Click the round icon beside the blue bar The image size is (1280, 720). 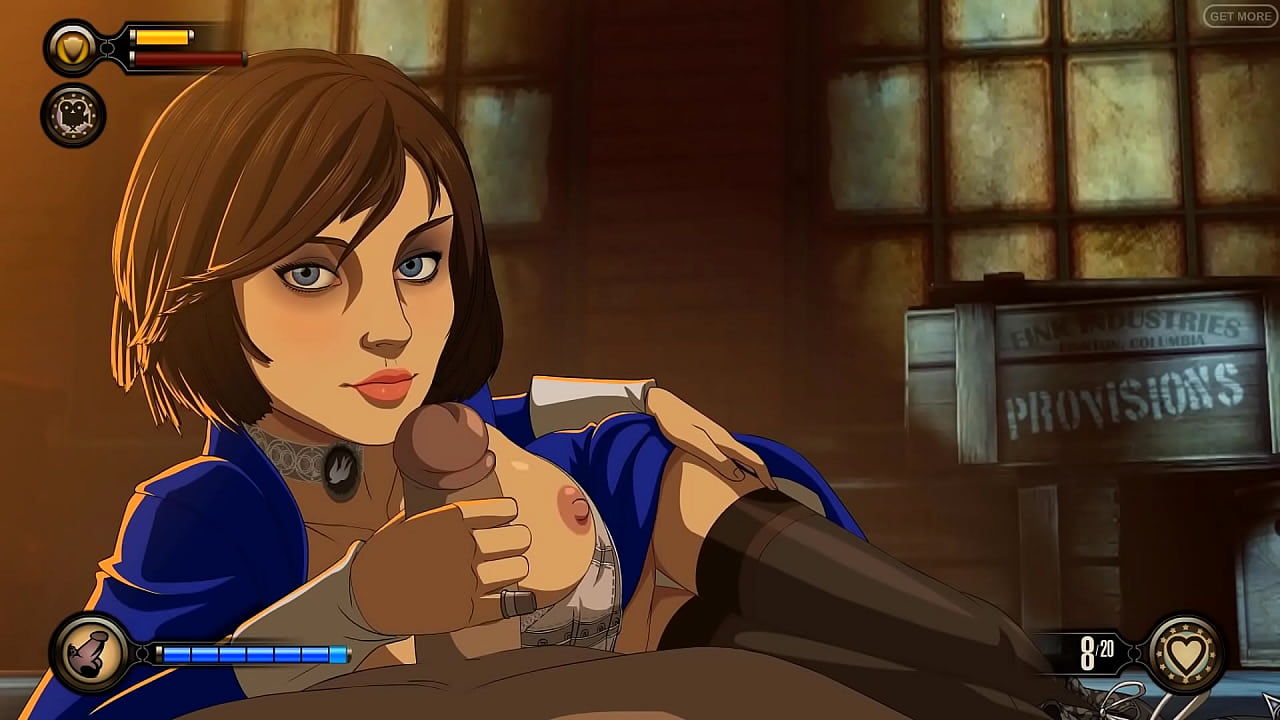[90, 653]
